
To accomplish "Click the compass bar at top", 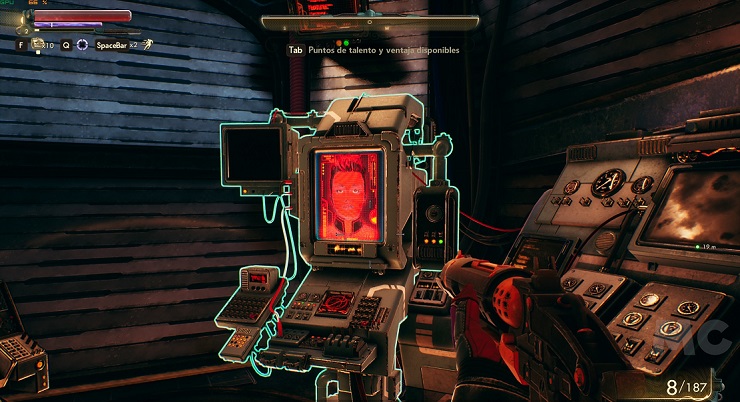I will (x=370, y=21).
